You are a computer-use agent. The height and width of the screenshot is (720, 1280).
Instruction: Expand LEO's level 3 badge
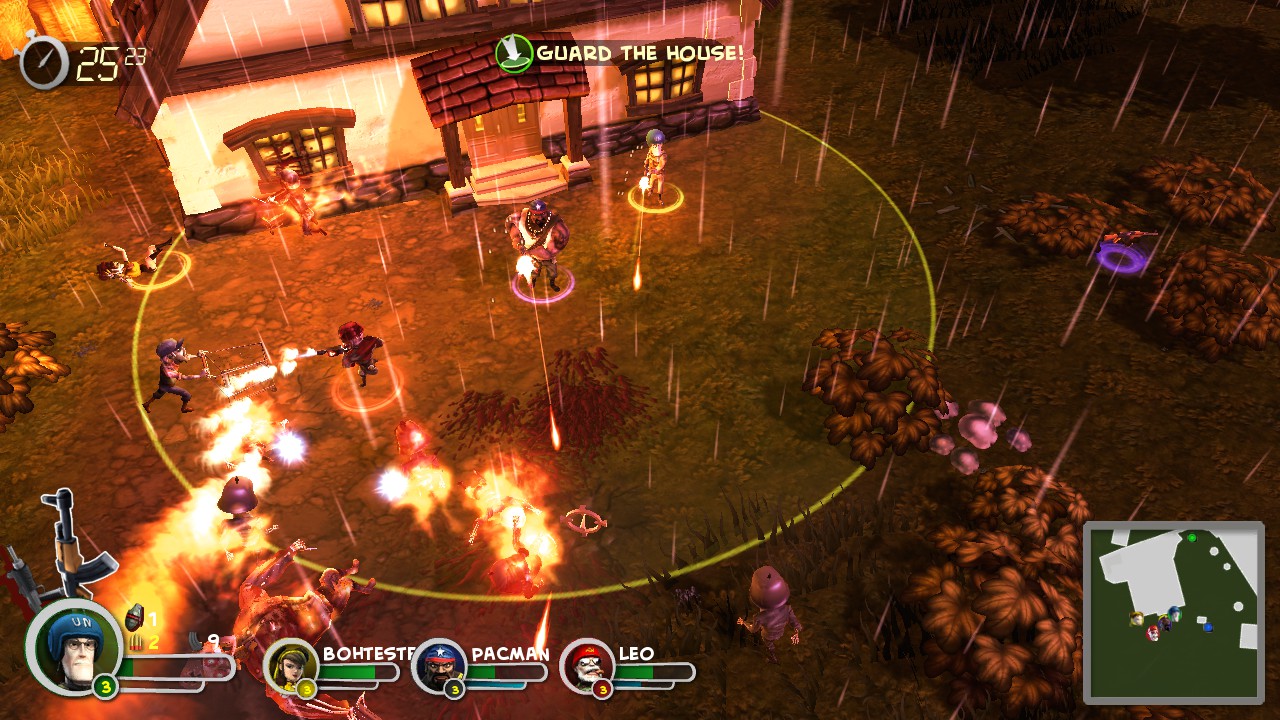603,688
